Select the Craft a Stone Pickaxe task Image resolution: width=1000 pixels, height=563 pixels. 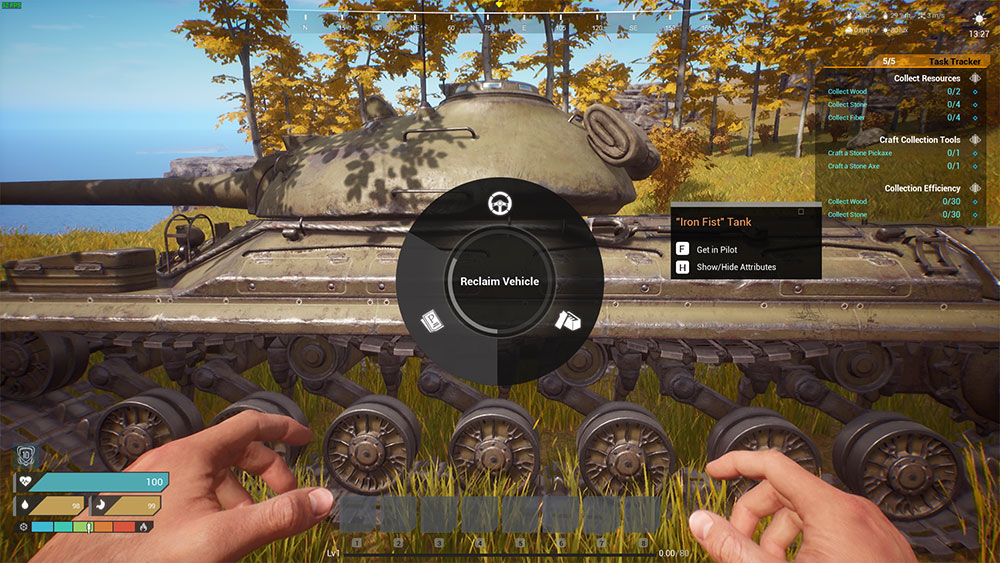click(x=860, y=153)
